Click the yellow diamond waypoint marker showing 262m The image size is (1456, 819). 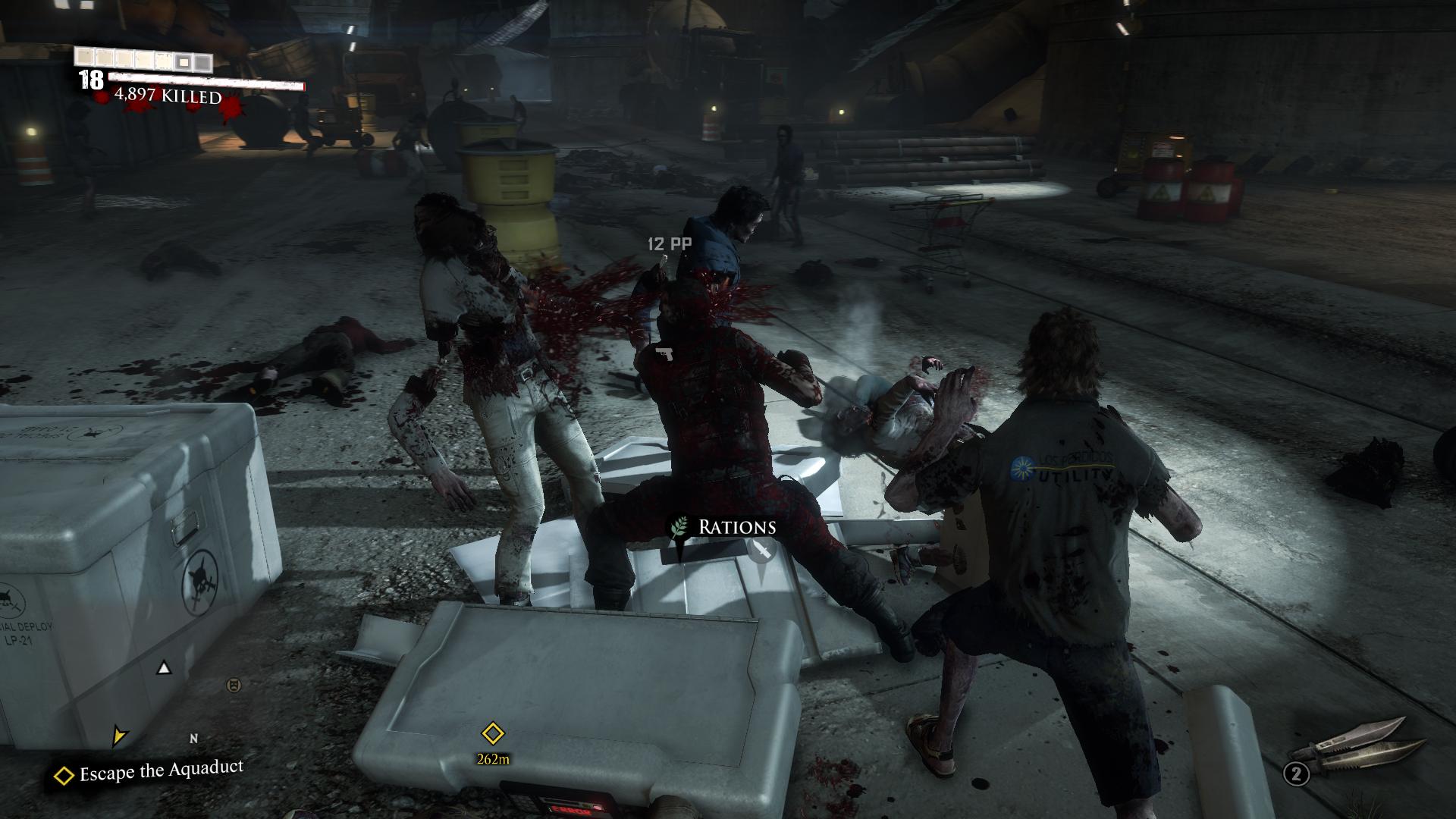(493, 733)
